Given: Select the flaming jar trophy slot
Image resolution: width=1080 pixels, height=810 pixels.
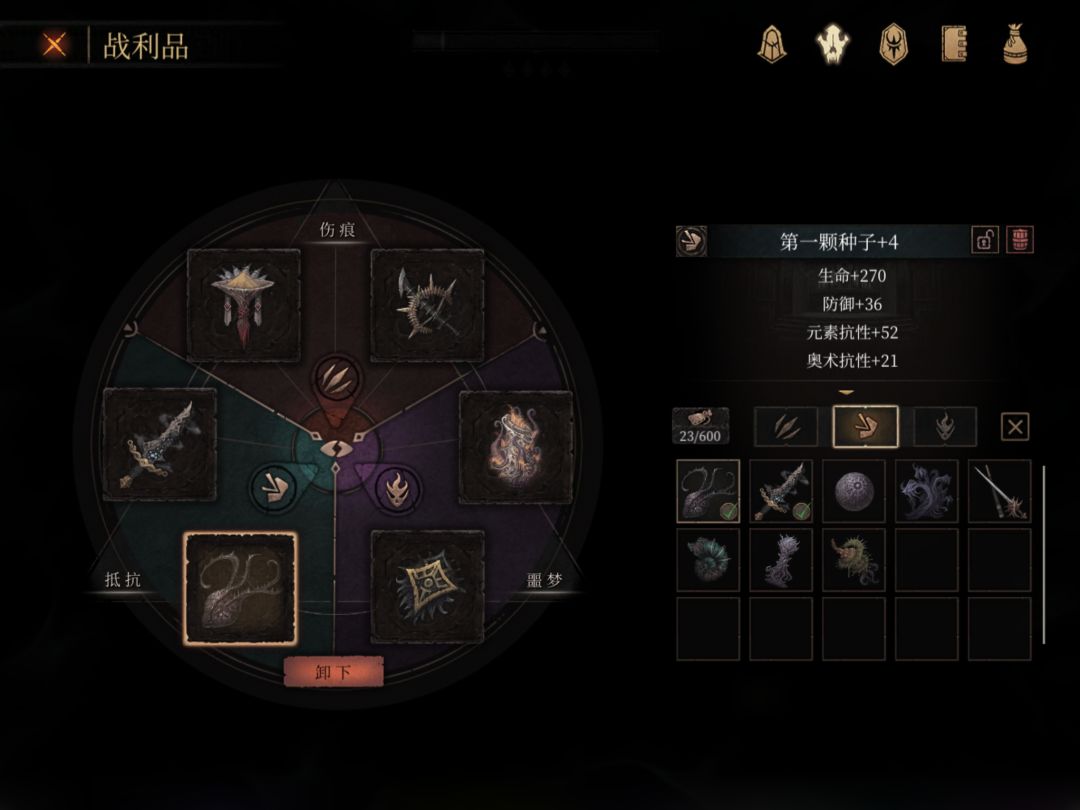Looking at the screenshot, I should [515, 446].
